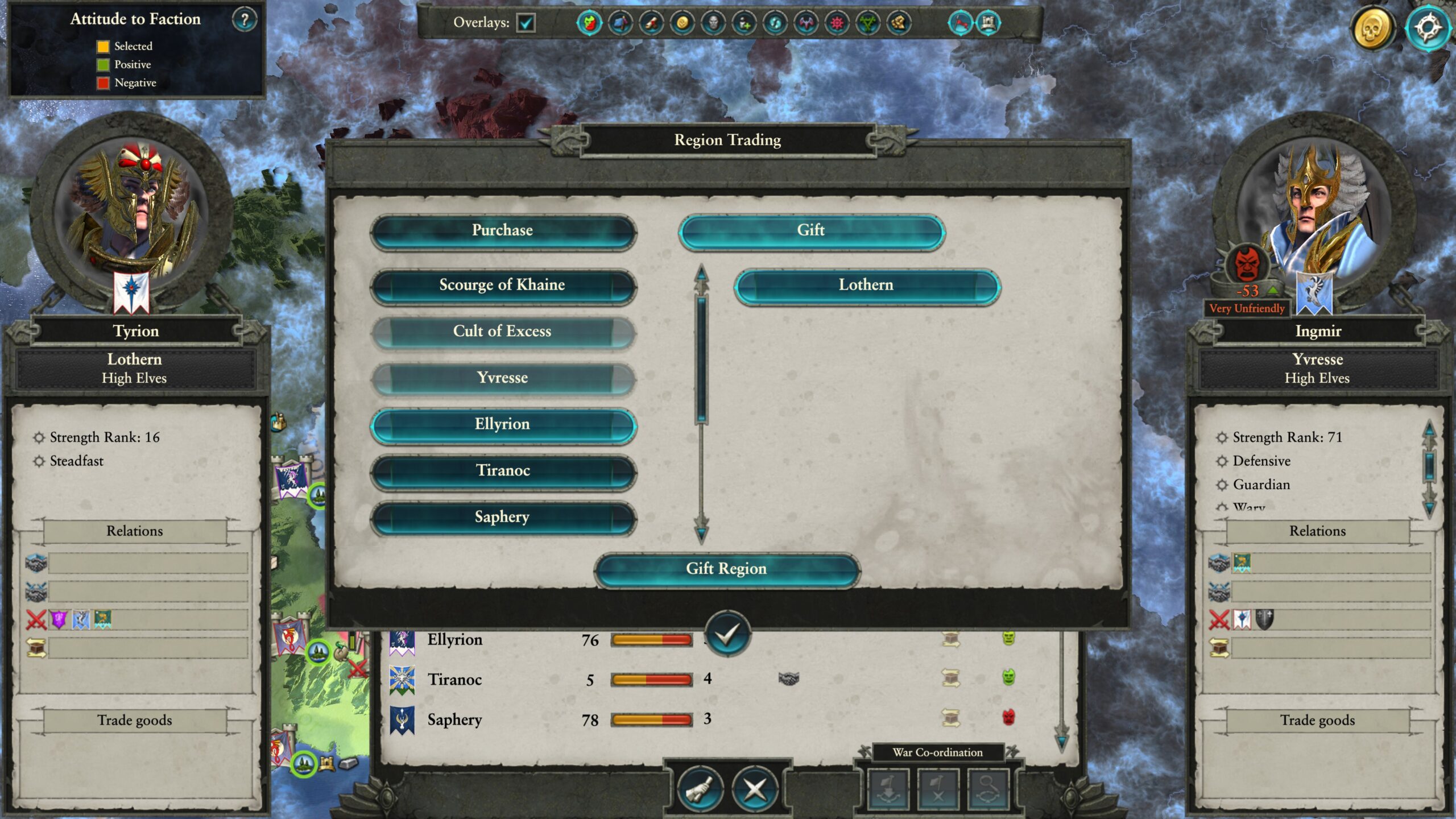The image size is (1456, 819).
Task: Pick Saphery in the faction list
Action: click(503, 518)
